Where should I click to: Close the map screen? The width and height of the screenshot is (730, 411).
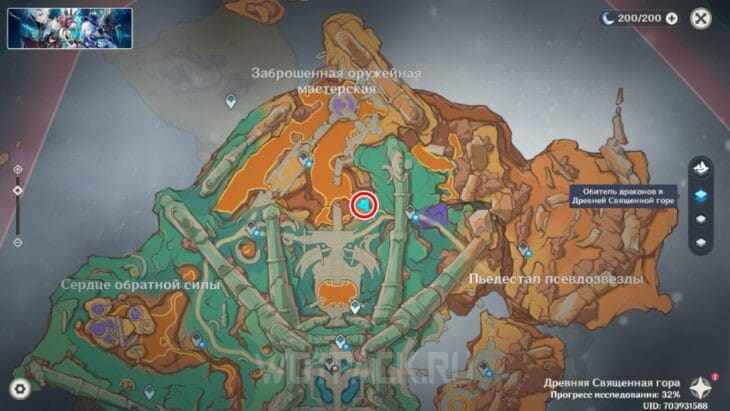point(700,18)
